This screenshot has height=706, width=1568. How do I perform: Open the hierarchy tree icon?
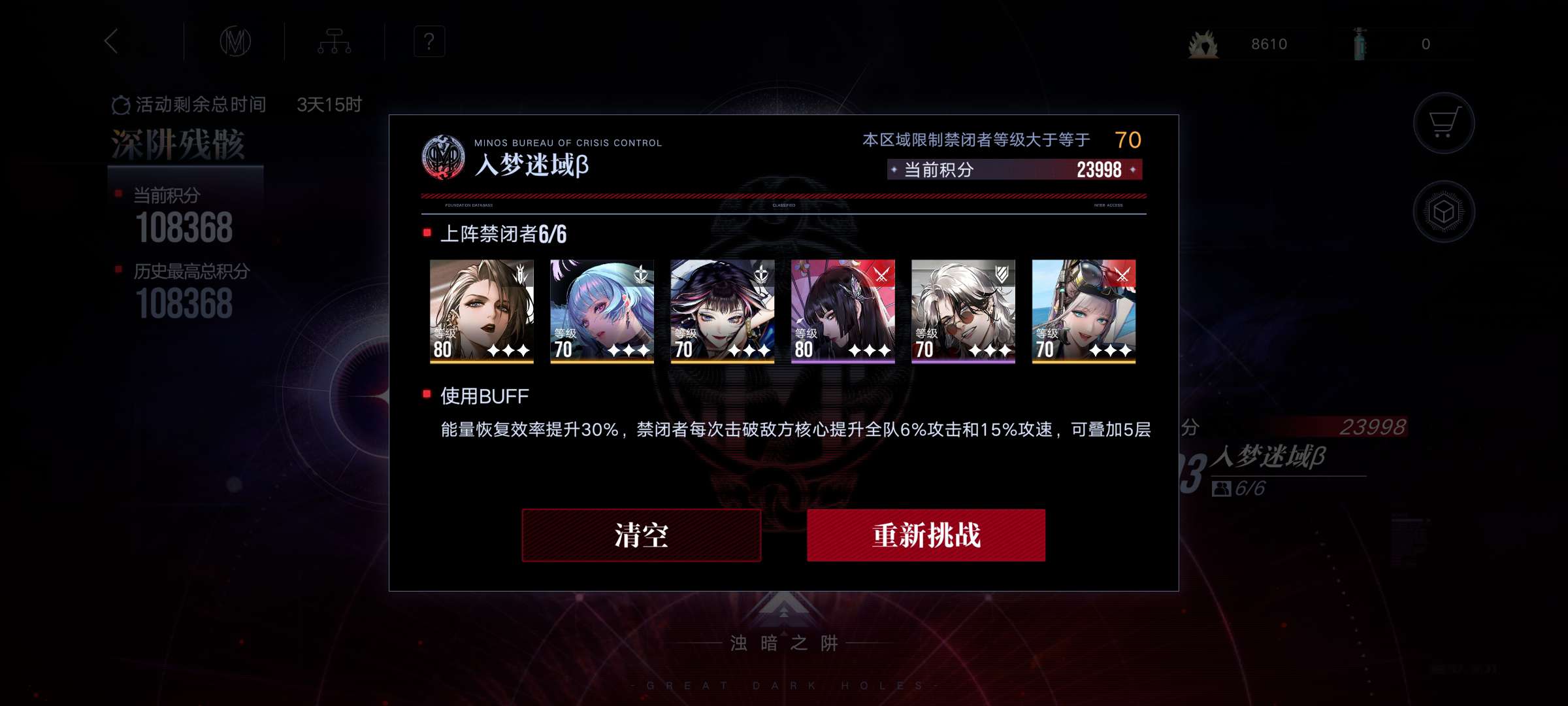point(335,42)
